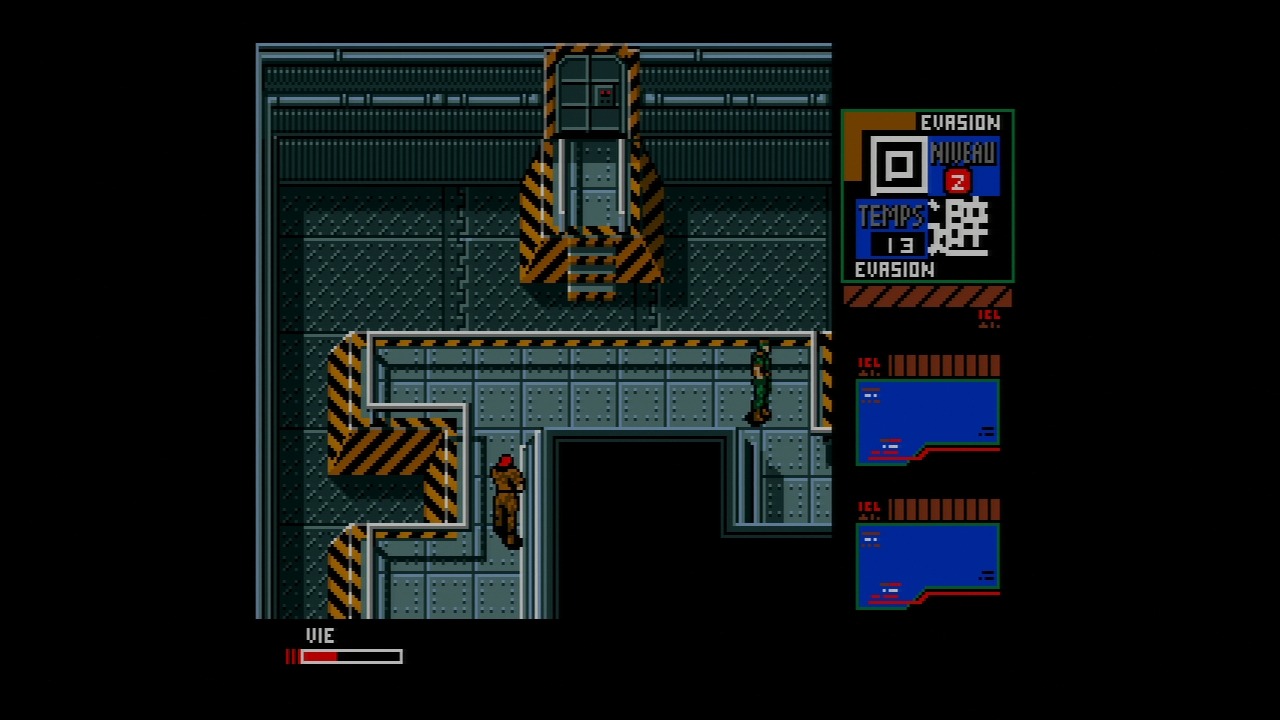Click the EVASION radar panel
1280x720 pixels.
click(x=927, y=196)
